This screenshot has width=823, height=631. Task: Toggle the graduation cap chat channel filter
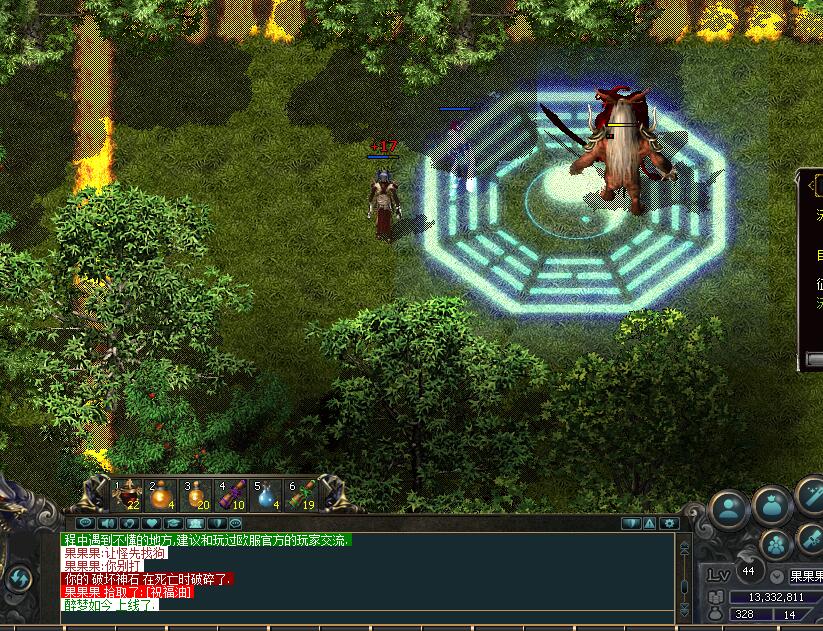(173, 523)
